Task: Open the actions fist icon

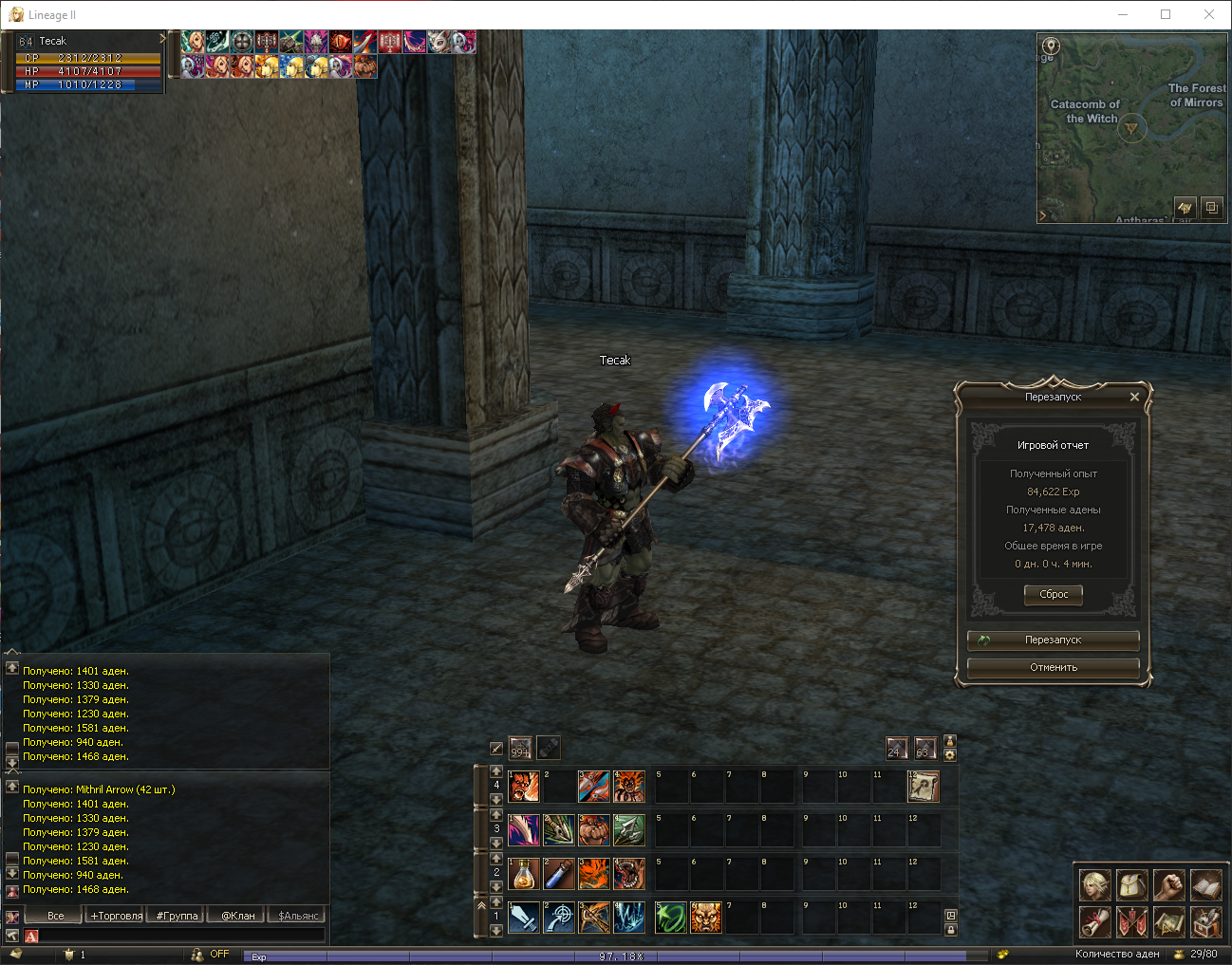Action: point(1168,885)
